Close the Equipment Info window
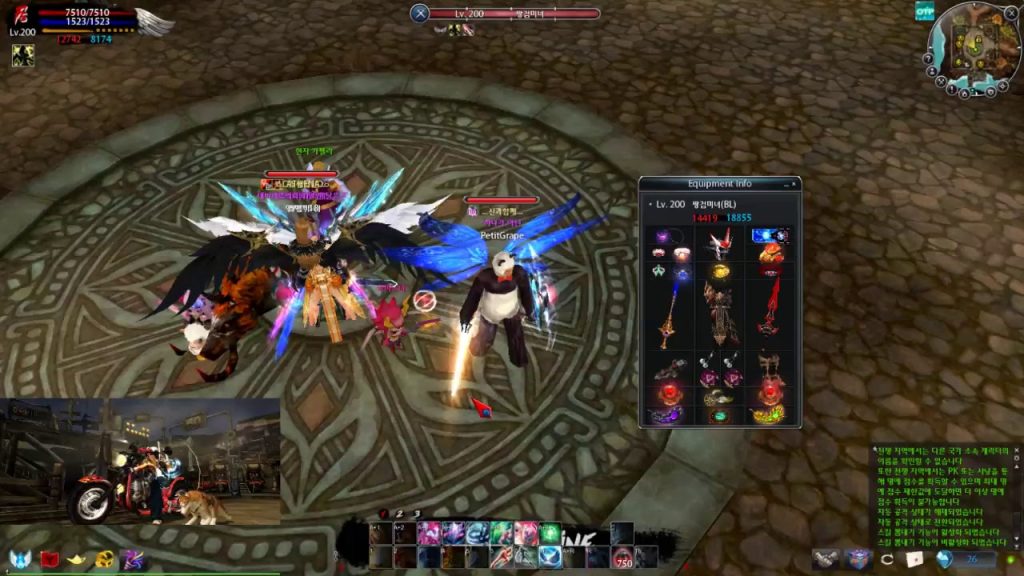This screenshot has width=1024, height=576. [796, 184]
